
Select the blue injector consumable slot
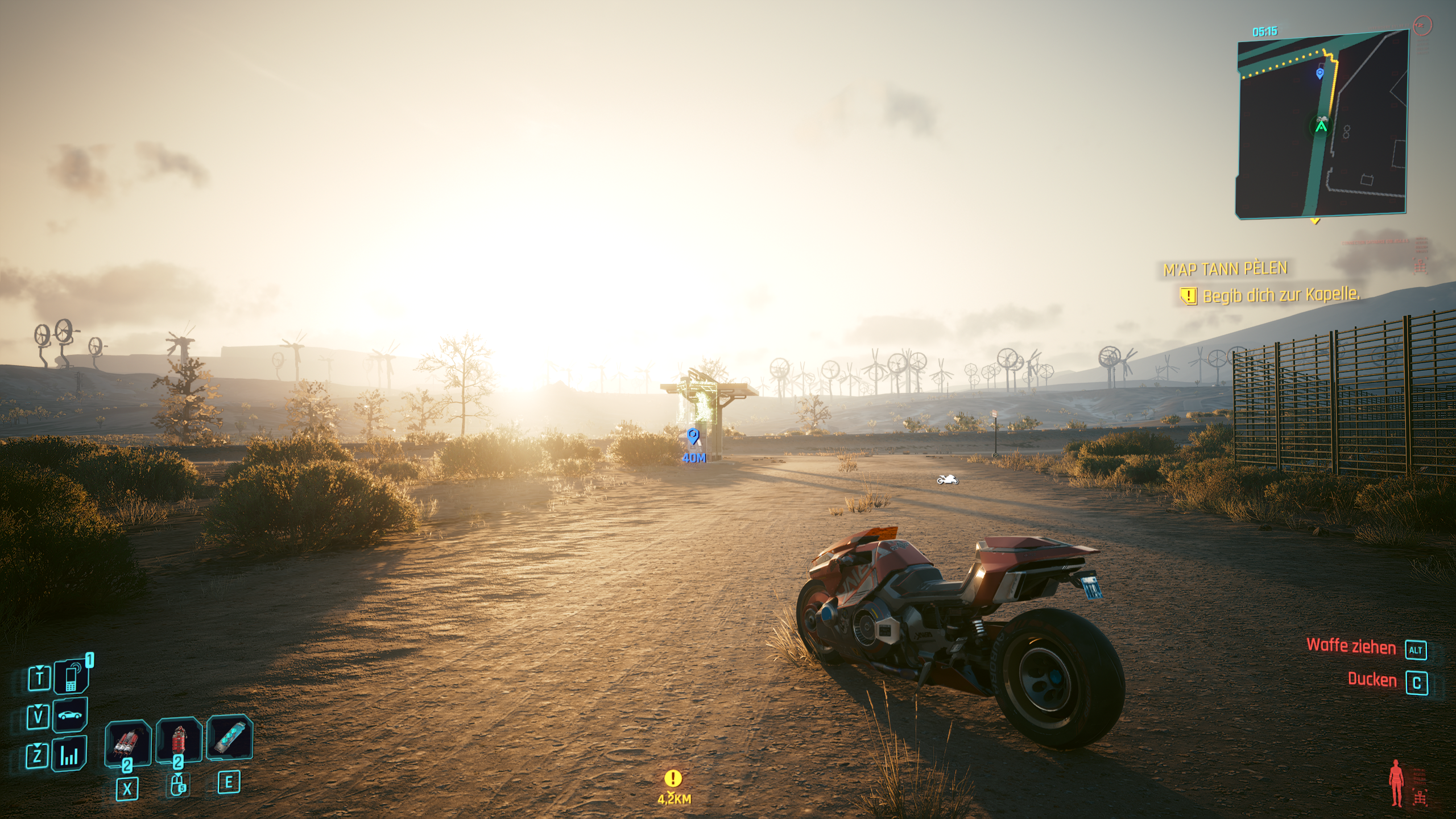[229, 738]
